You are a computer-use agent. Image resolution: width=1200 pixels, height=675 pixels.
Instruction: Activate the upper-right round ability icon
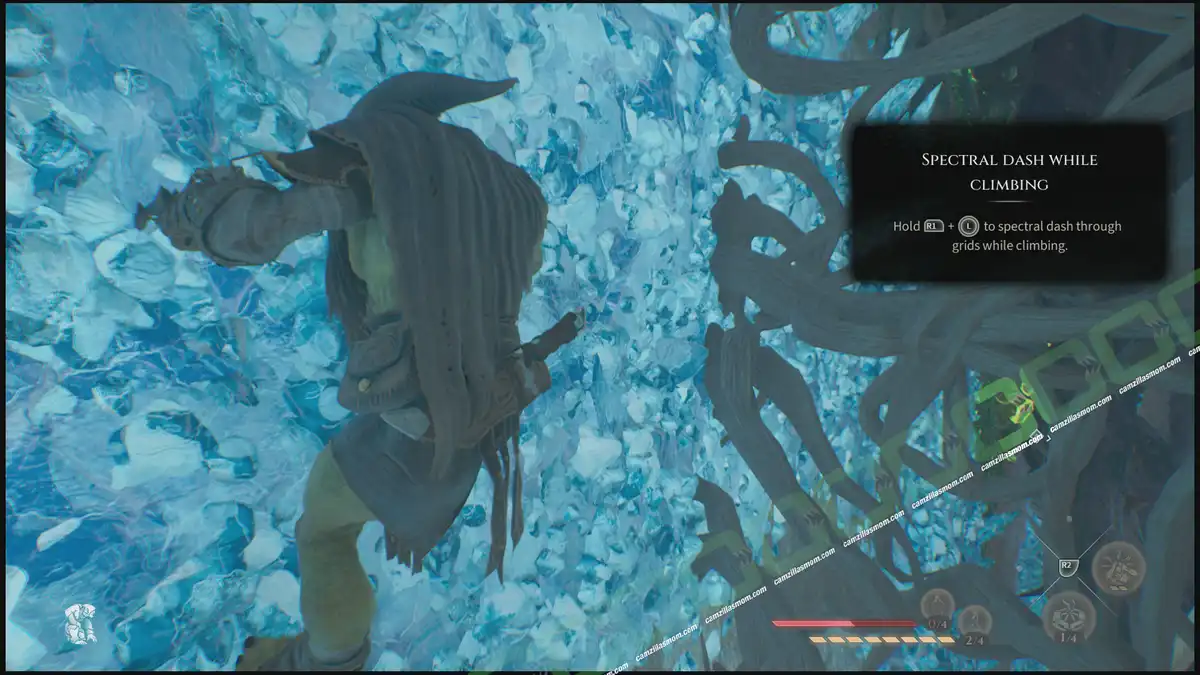(1118, 567)
